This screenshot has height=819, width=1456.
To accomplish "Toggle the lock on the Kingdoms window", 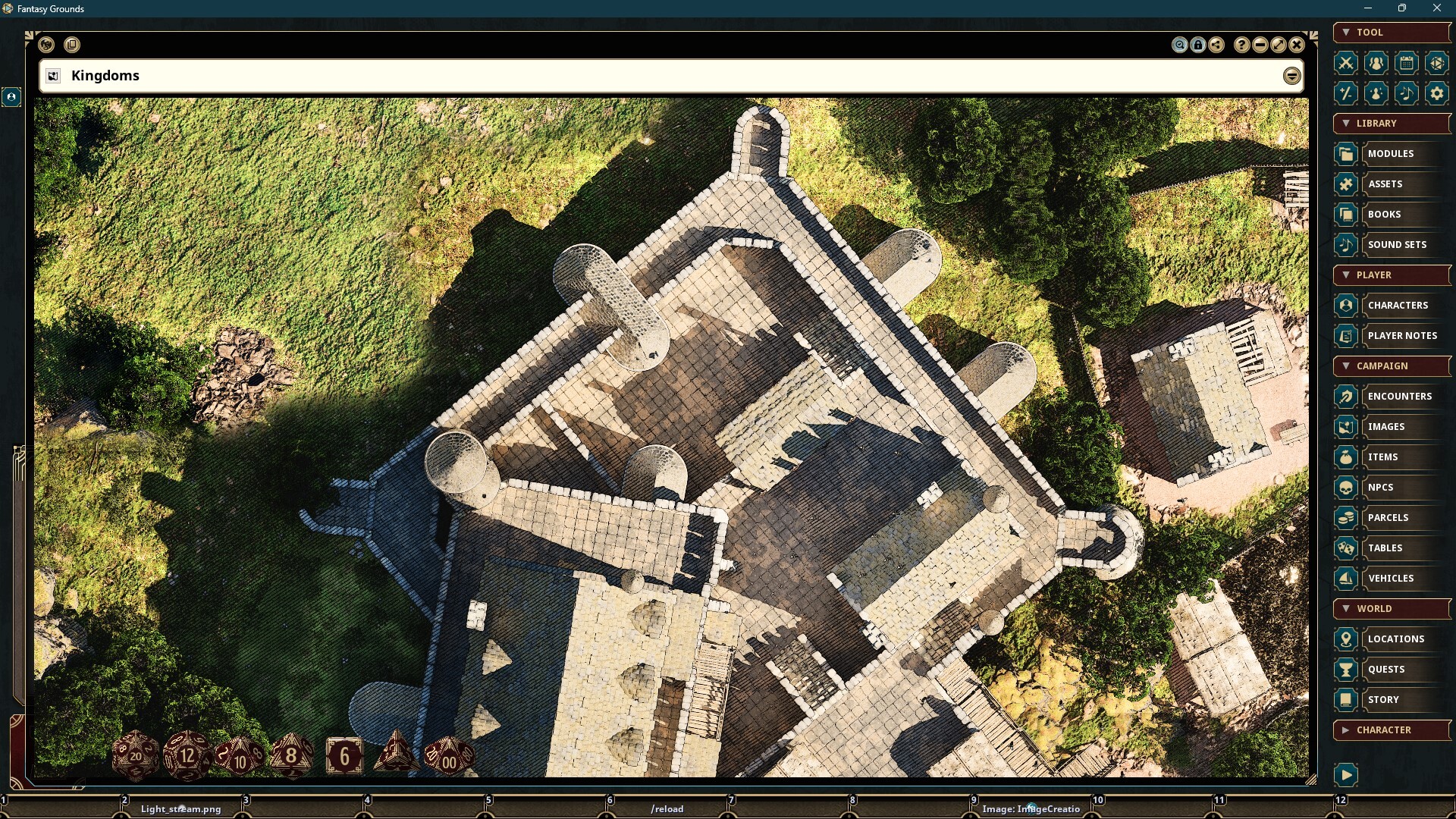I will (1198, 45).
